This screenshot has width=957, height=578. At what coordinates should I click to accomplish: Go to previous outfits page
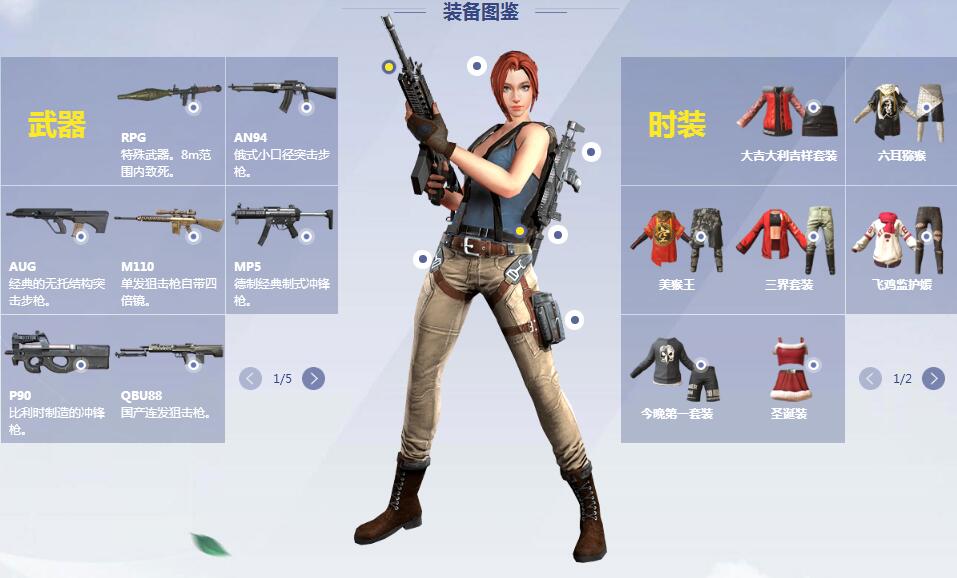coord(870,378)
